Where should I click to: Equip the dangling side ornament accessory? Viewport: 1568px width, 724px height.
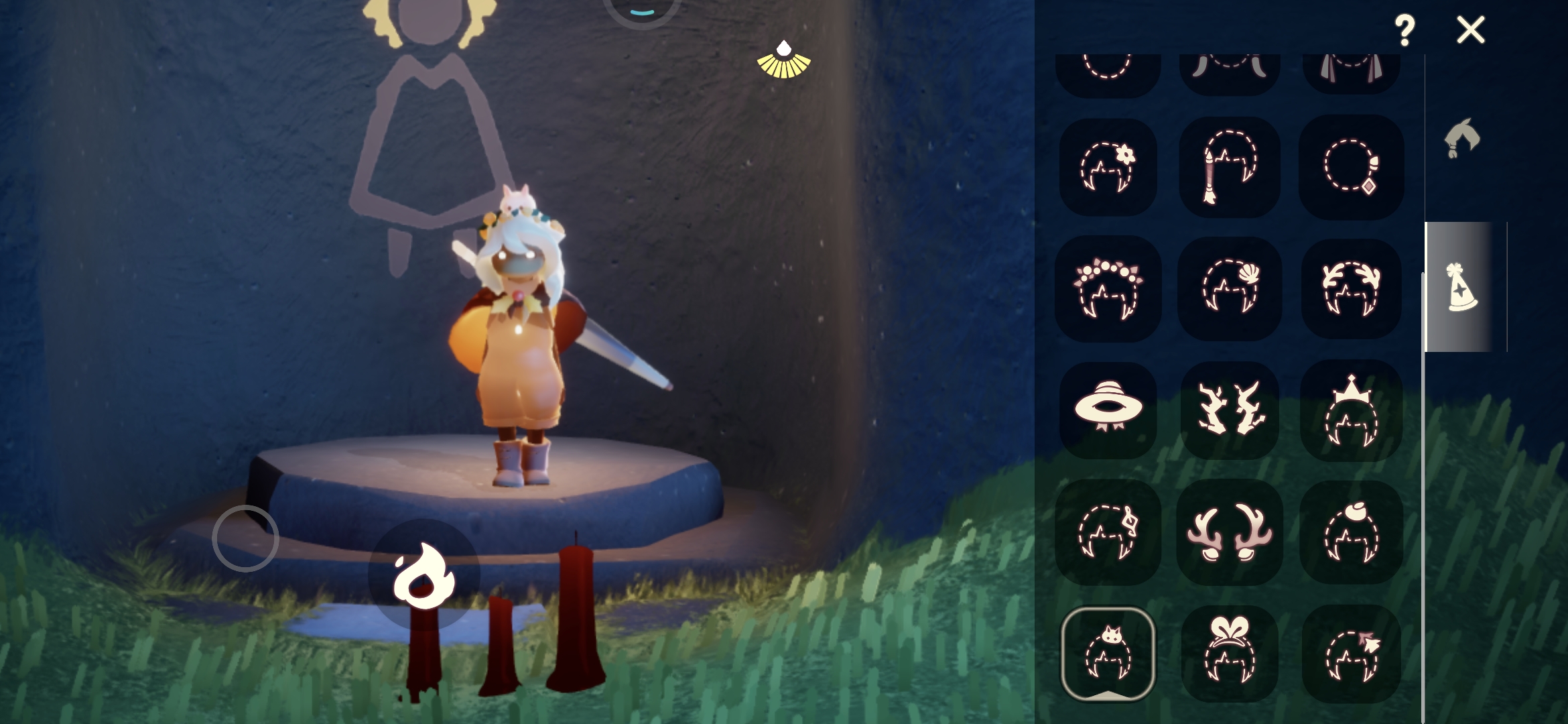(x=1108, y=532)
